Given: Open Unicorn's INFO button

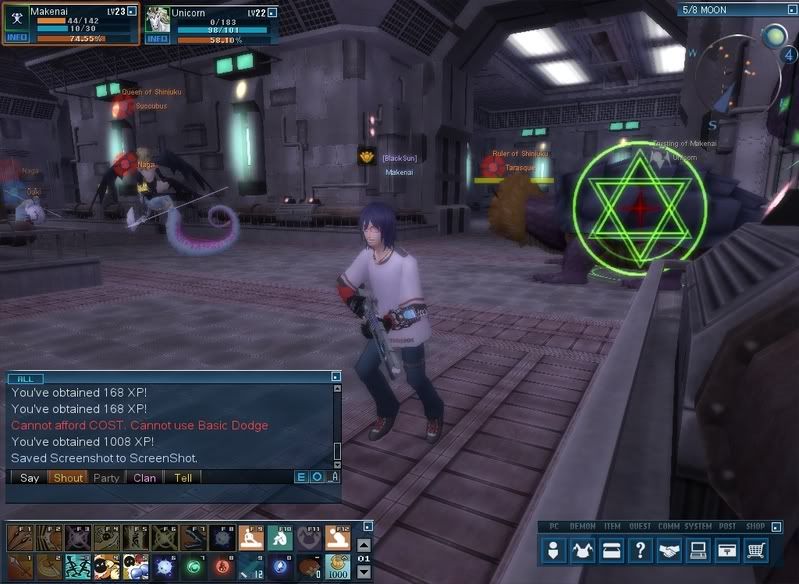Looking at the screenshot, I should (x=158, y=39).
